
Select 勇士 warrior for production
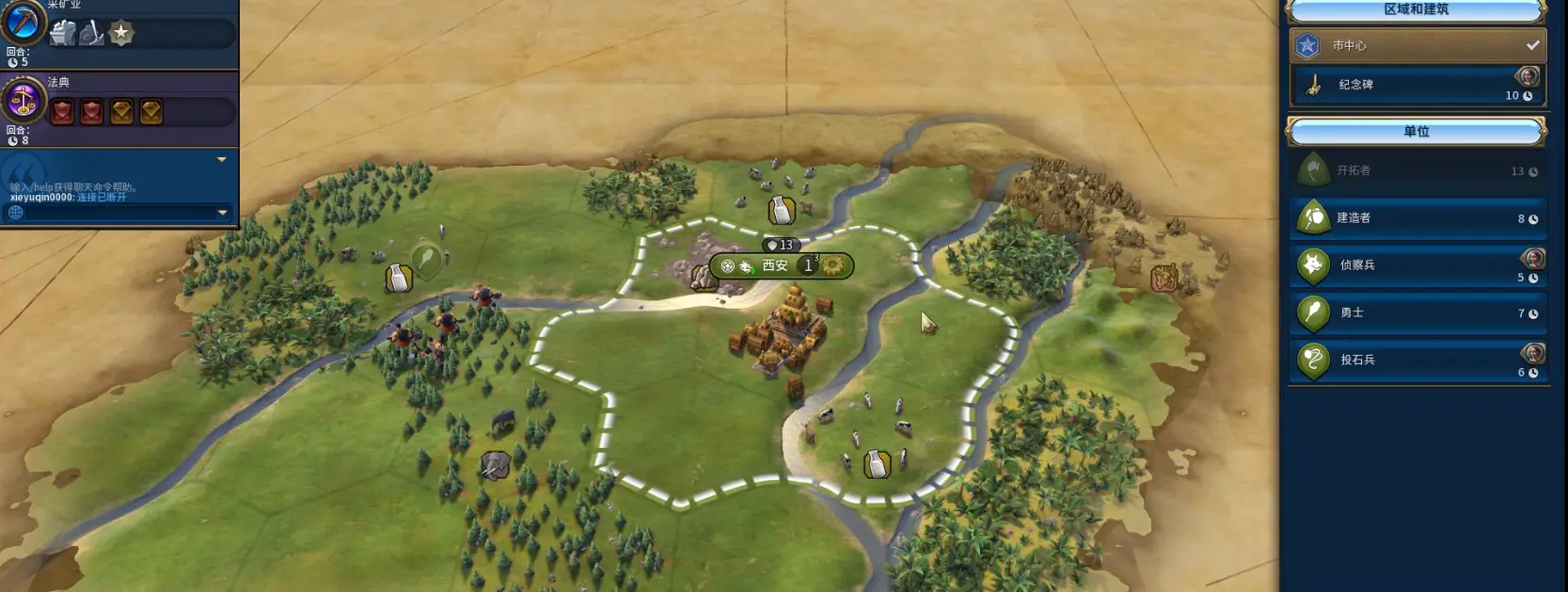pyautogui.click(x=1416, y=312)
